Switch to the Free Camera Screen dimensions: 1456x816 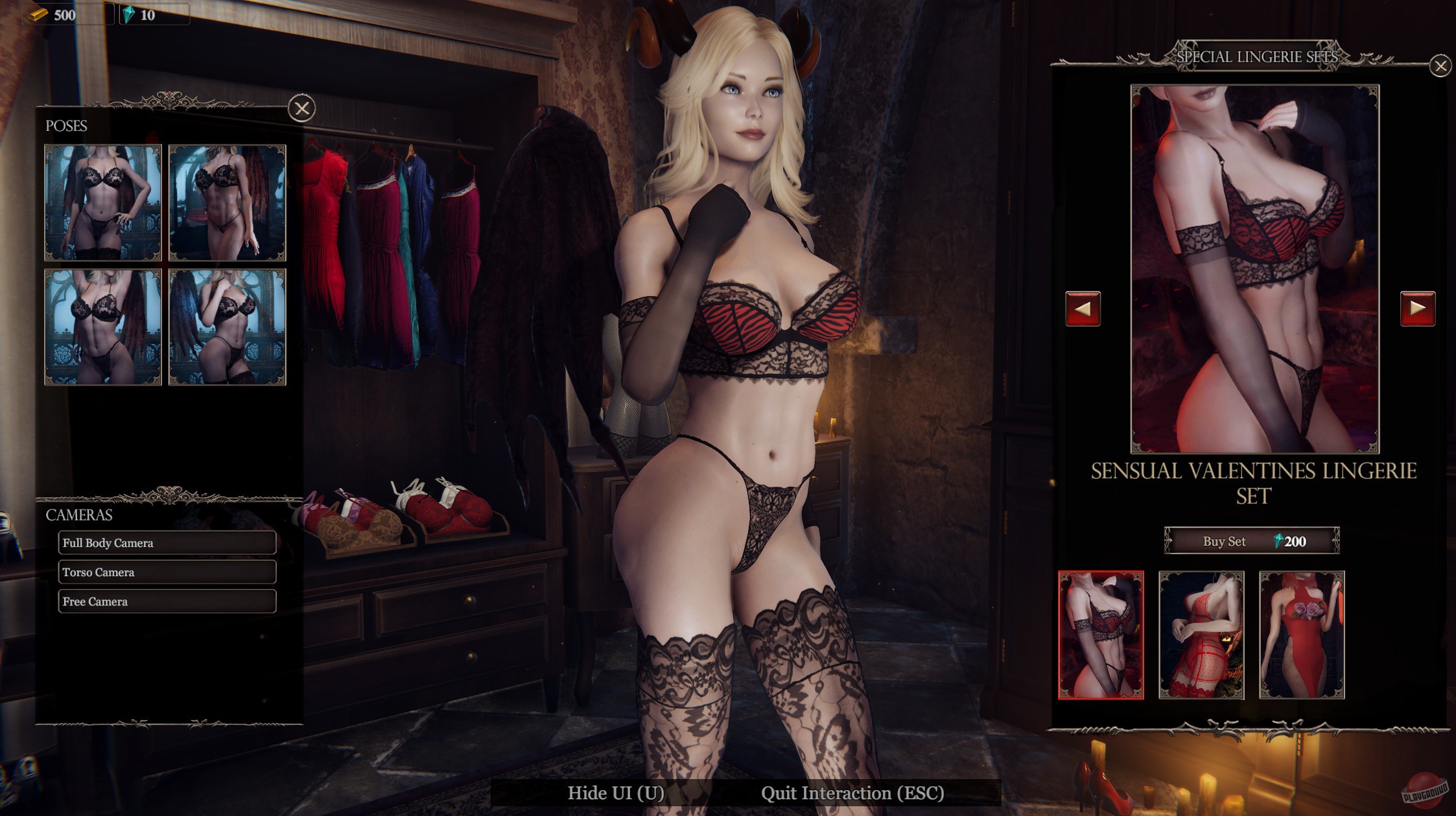(x=167, y=601)
